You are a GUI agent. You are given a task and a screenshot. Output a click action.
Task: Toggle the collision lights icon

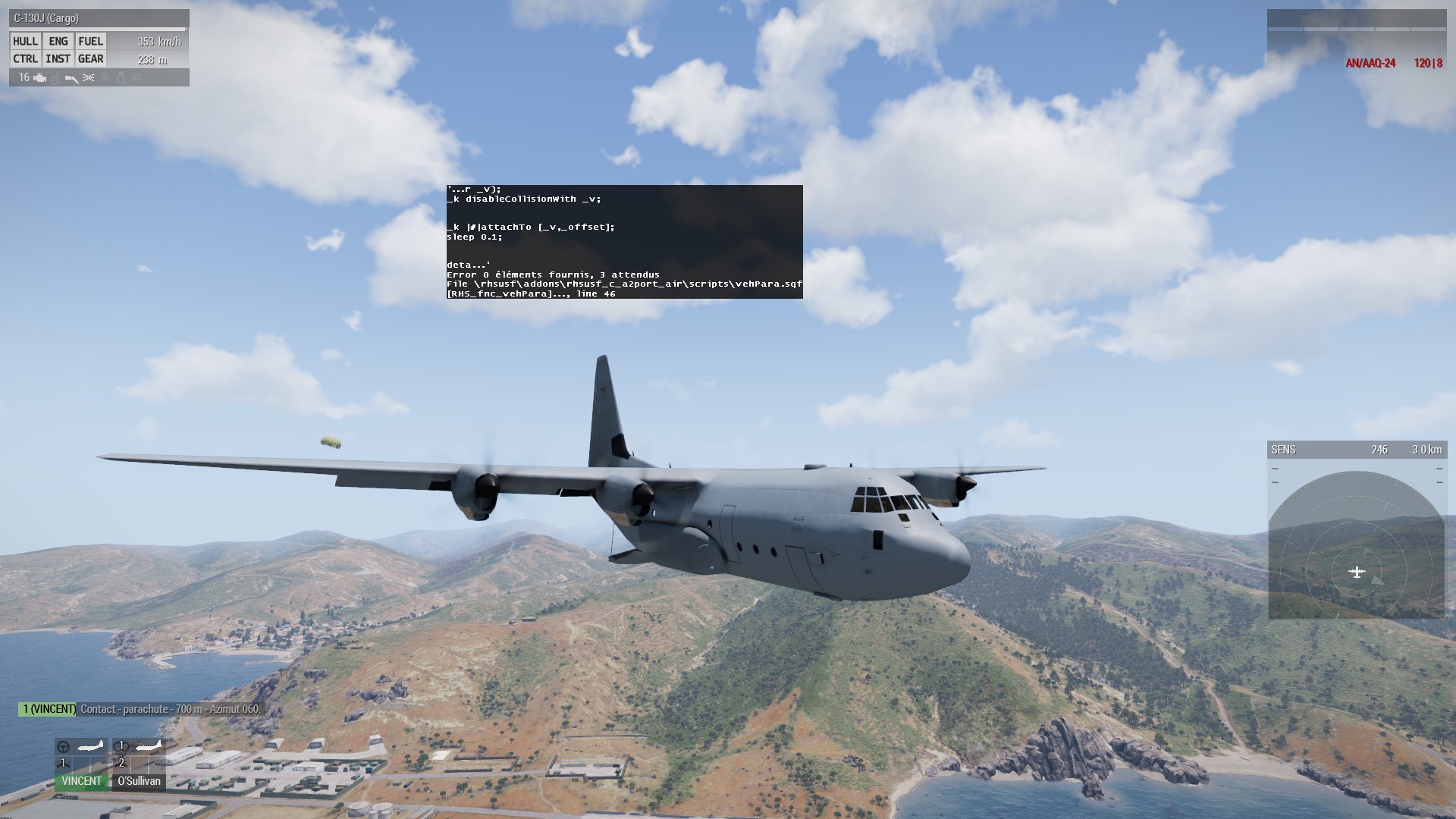point(89,78)
